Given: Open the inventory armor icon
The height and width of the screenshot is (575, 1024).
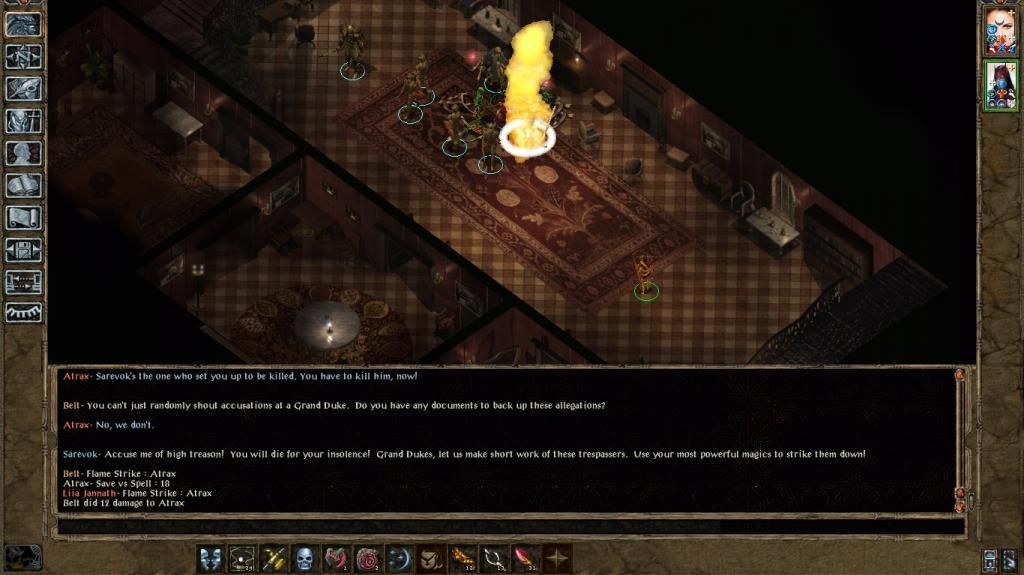Looking at the screenshot, I should click(x=23, y=121).
